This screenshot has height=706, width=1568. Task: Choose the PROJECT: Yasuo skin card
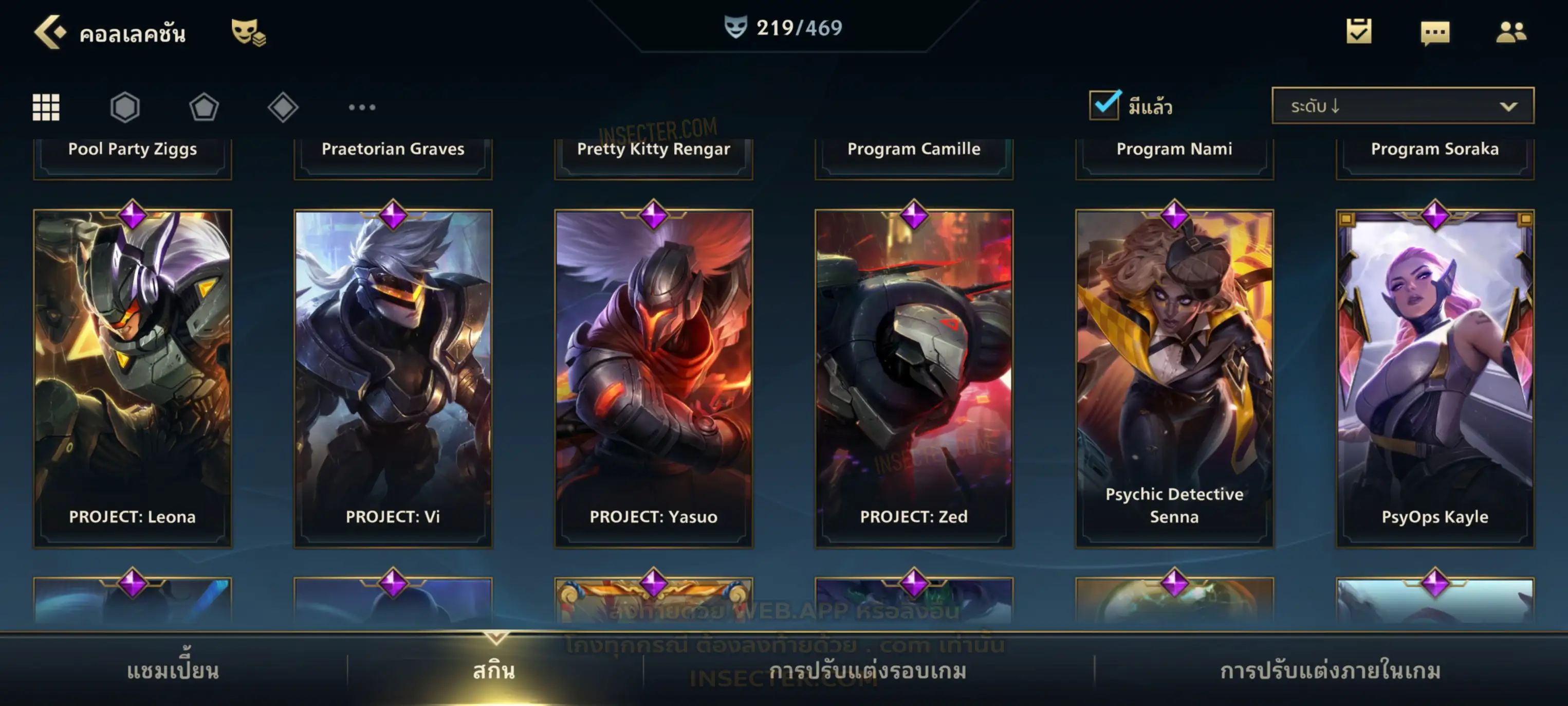[x=653, y=377]
